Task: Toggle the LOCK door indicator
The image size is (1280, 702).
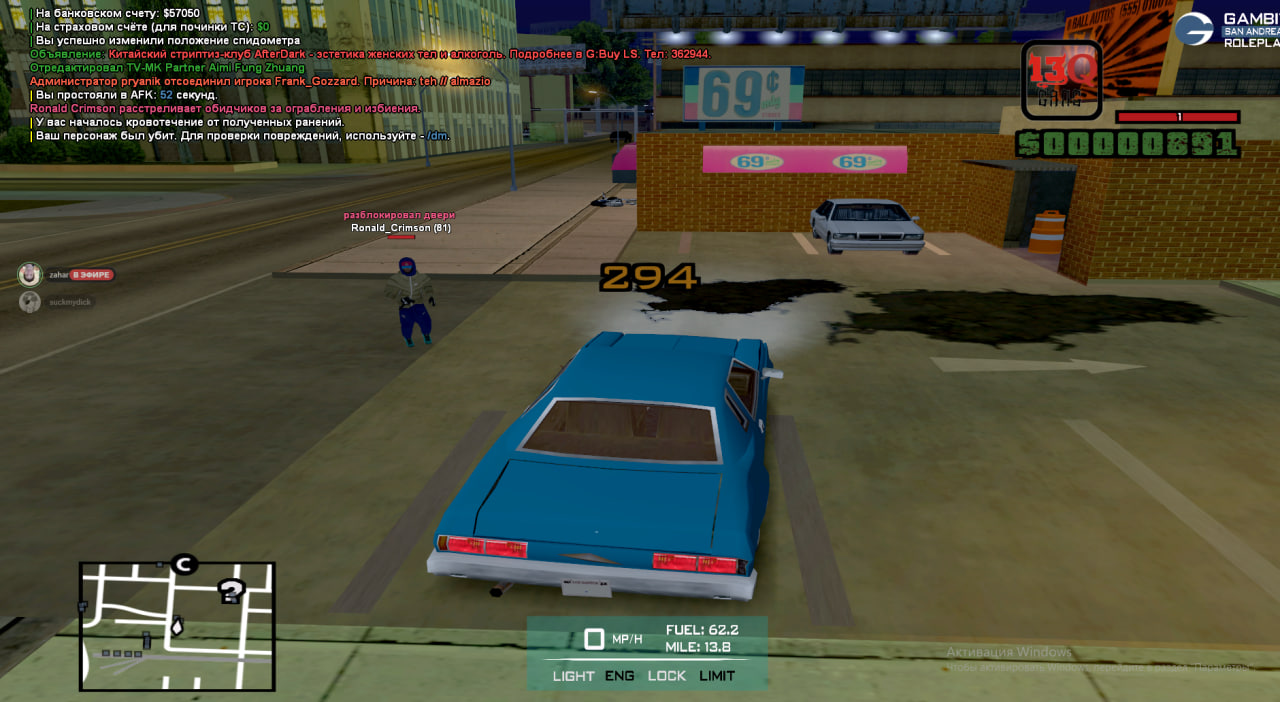Action: (666, 676)
